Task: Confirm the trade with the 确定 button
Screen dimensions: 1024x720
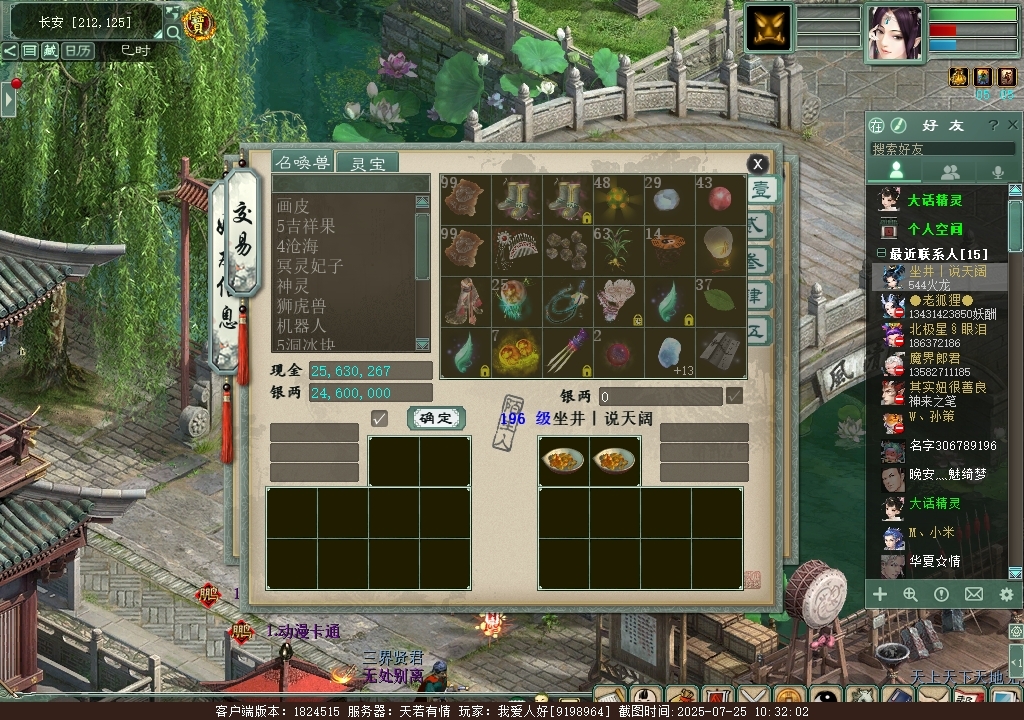Action: 436,418
